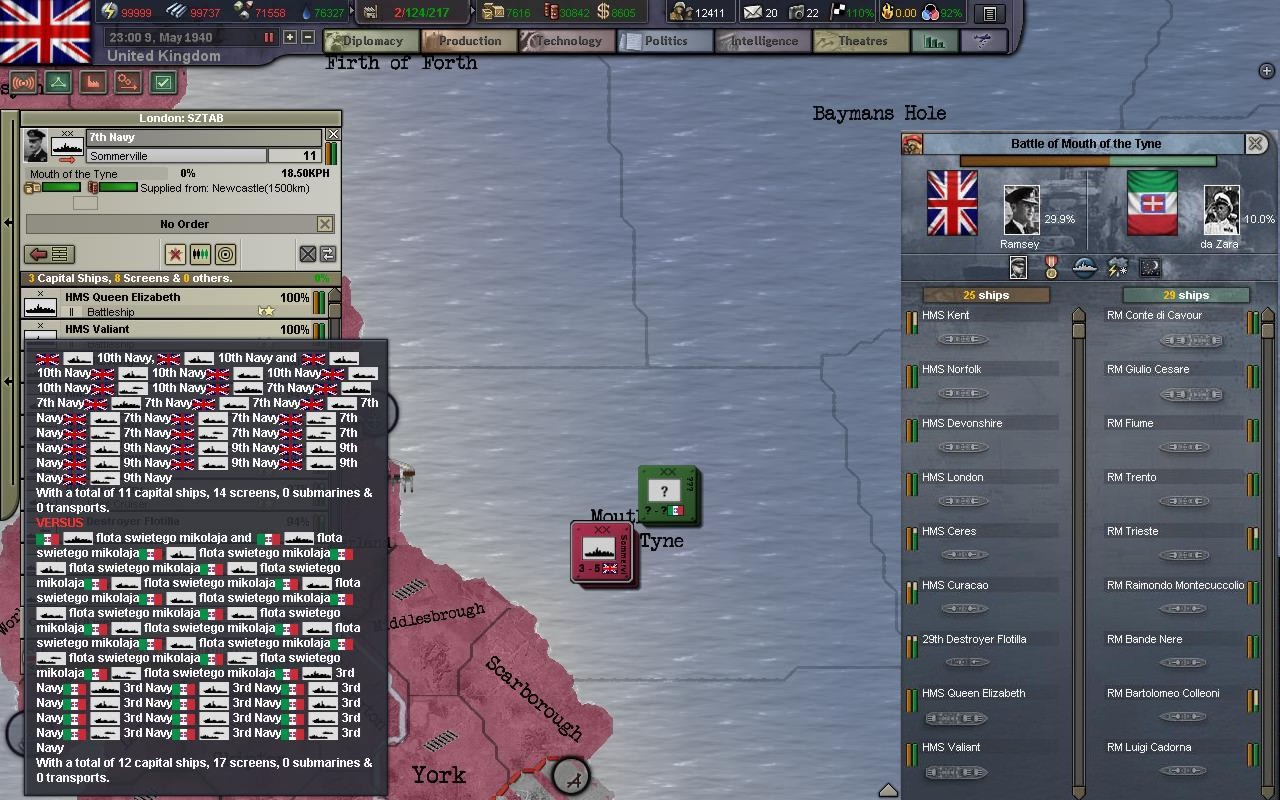
Task: Decrease game speed with the minus button
Action: click(308, 37)
